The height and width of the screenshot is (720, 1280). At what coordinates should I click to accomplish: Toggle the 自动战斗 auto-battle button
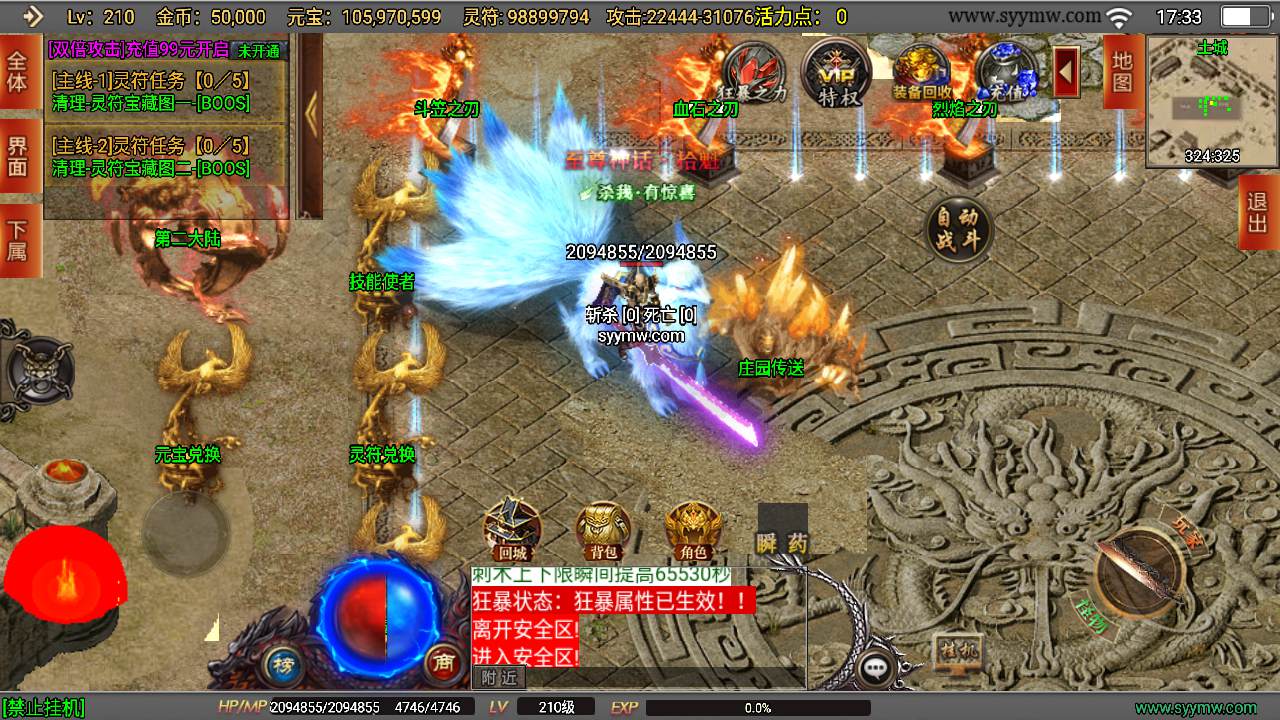coord(959,230)
